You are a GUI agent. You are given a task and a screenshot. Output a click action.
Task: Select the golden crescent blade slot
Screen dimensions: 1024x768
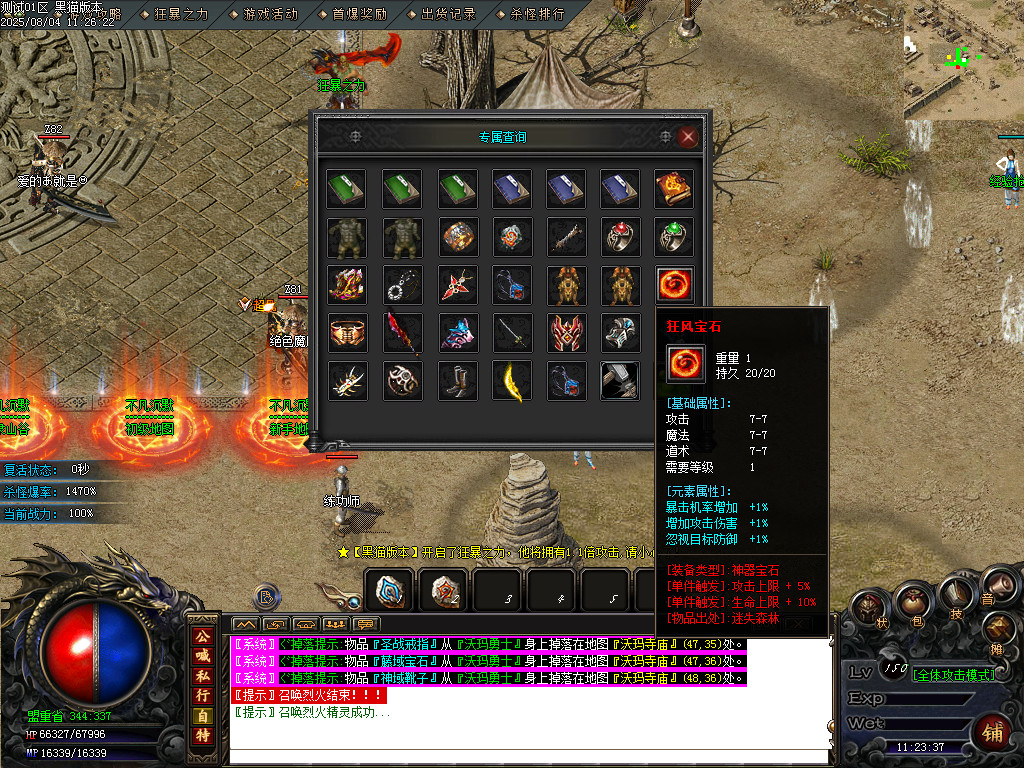(511, 381)
